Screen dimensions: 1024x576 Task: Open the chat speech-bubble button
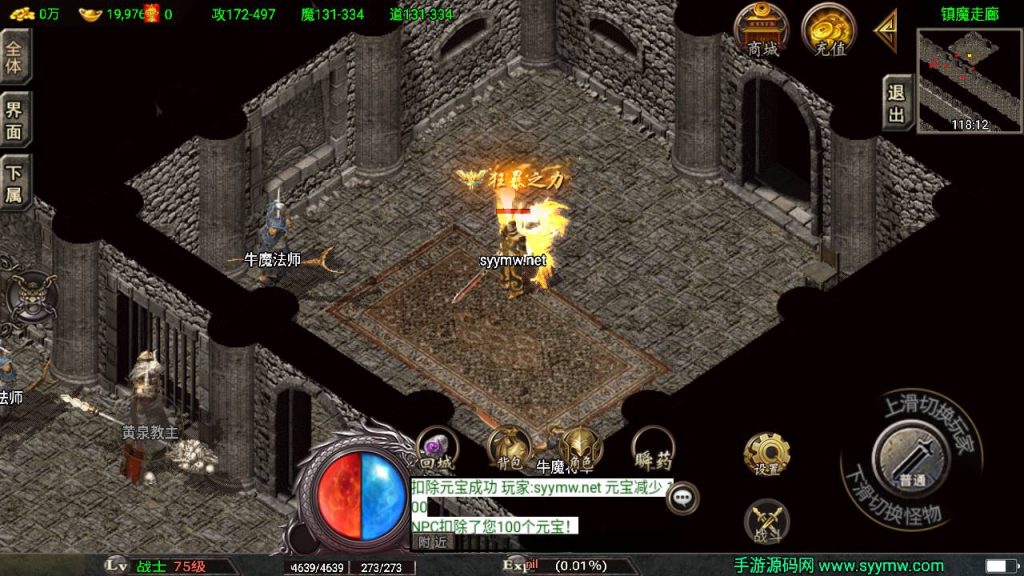pyautogui.click(x=683, y=496)
